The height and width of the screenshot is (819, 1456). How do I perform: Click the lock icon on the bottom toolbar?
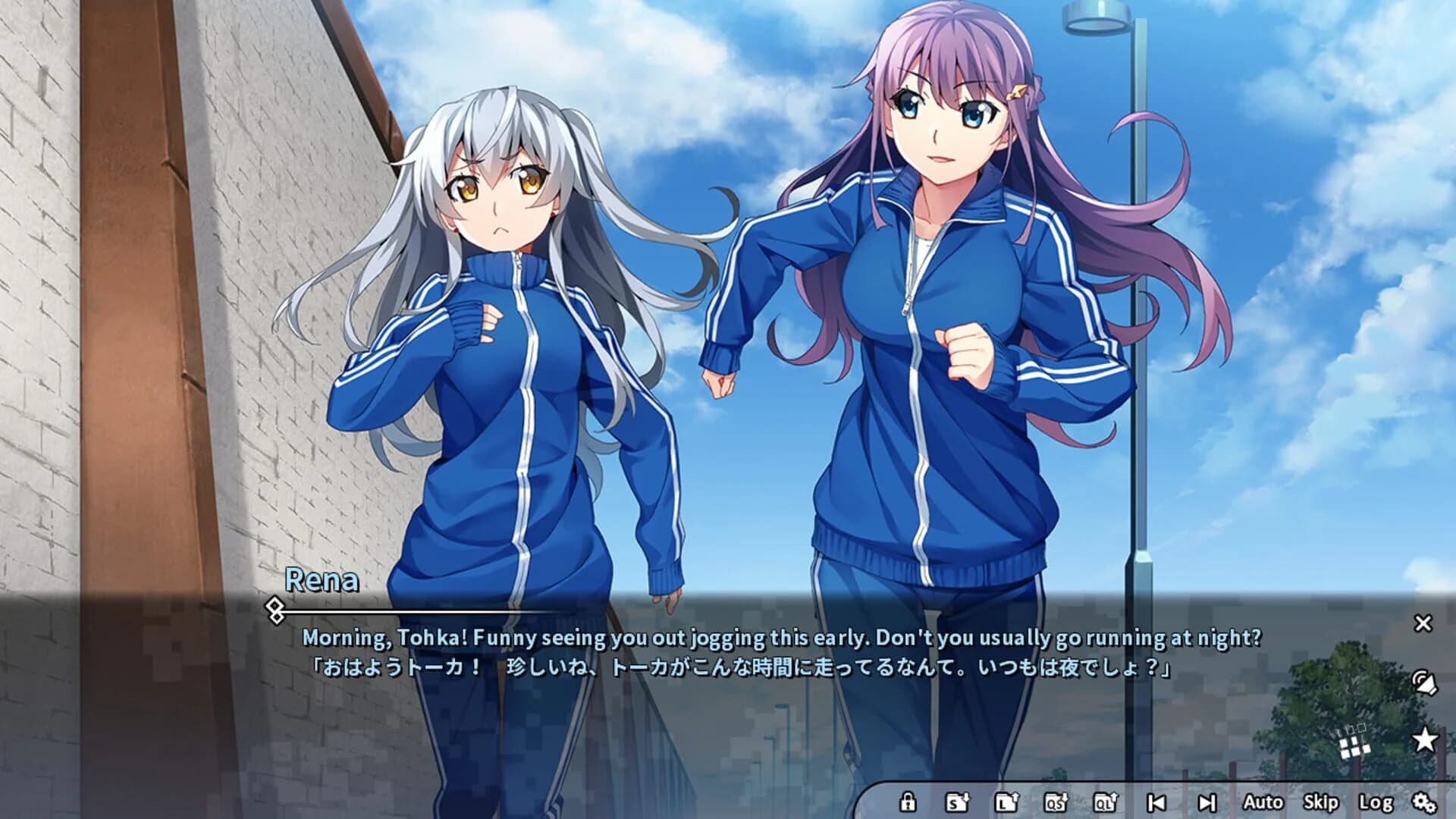908,802
